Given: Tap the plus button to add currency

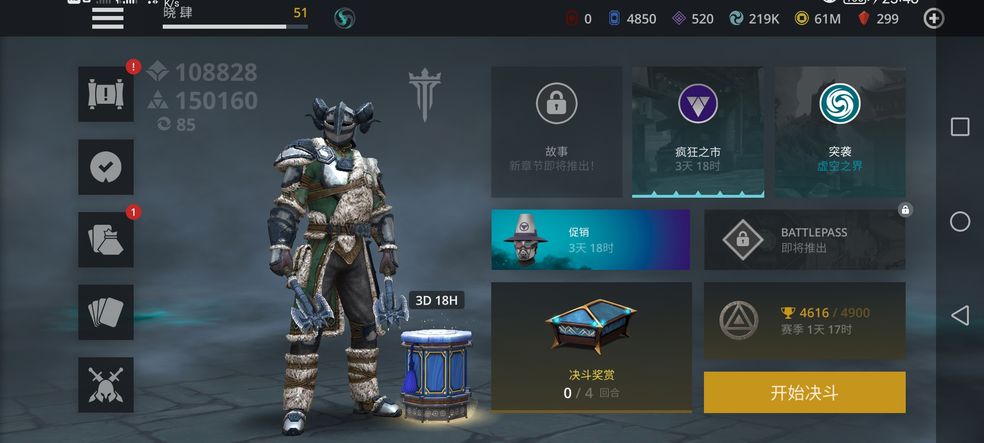Looking at the screenshot, I should tap(933, 18).
